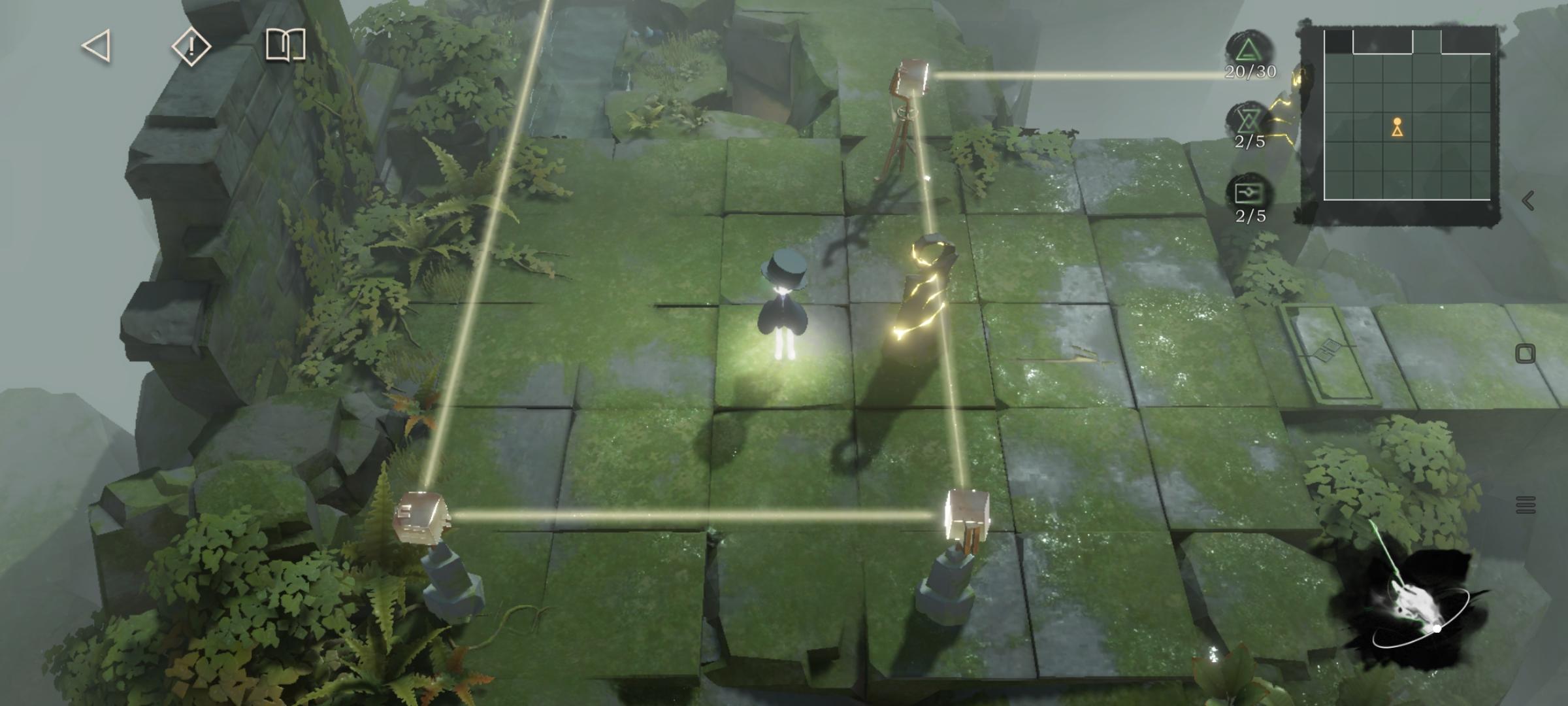Select the hourglass counter icon

[1249, 120]
